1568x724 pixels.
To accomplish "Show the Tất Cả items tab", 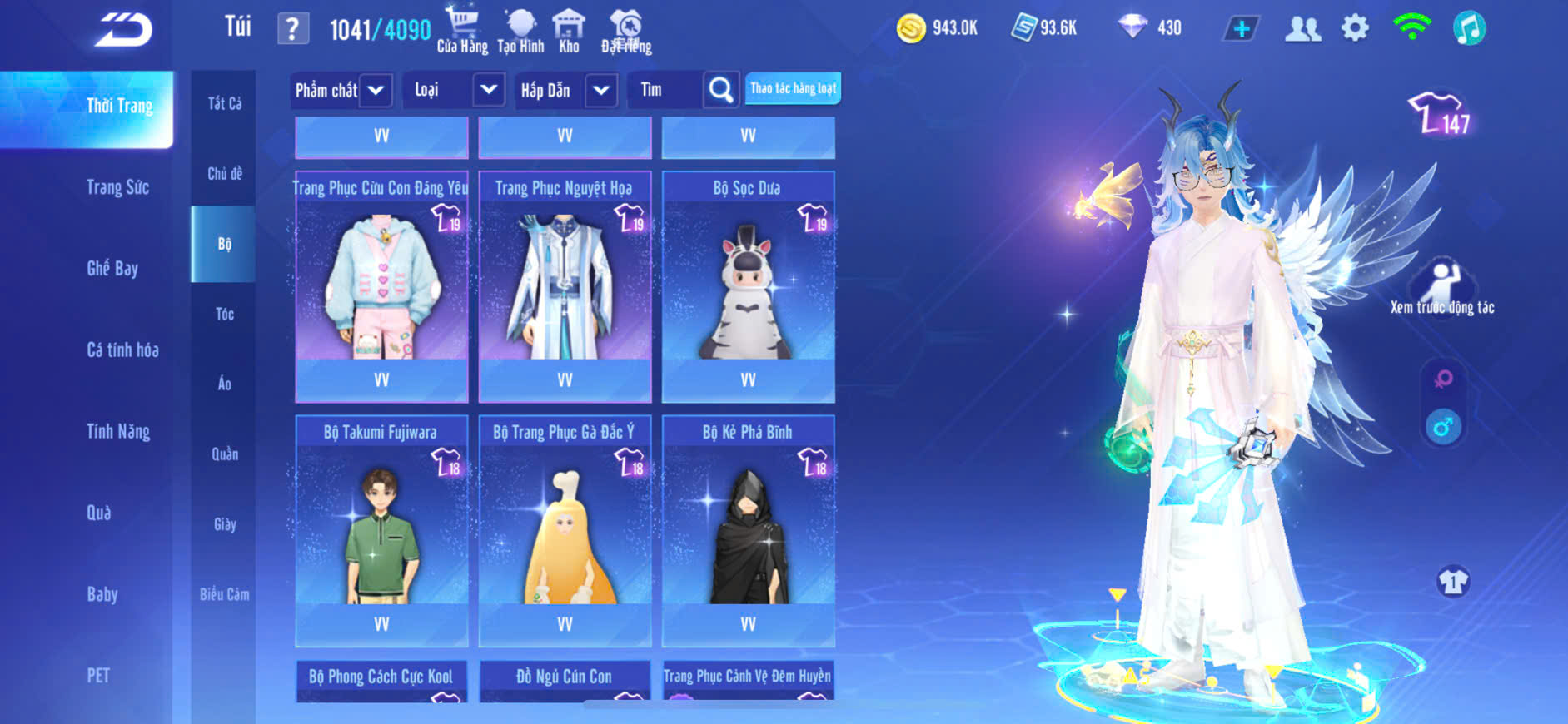I will click(x=224, y=103).
